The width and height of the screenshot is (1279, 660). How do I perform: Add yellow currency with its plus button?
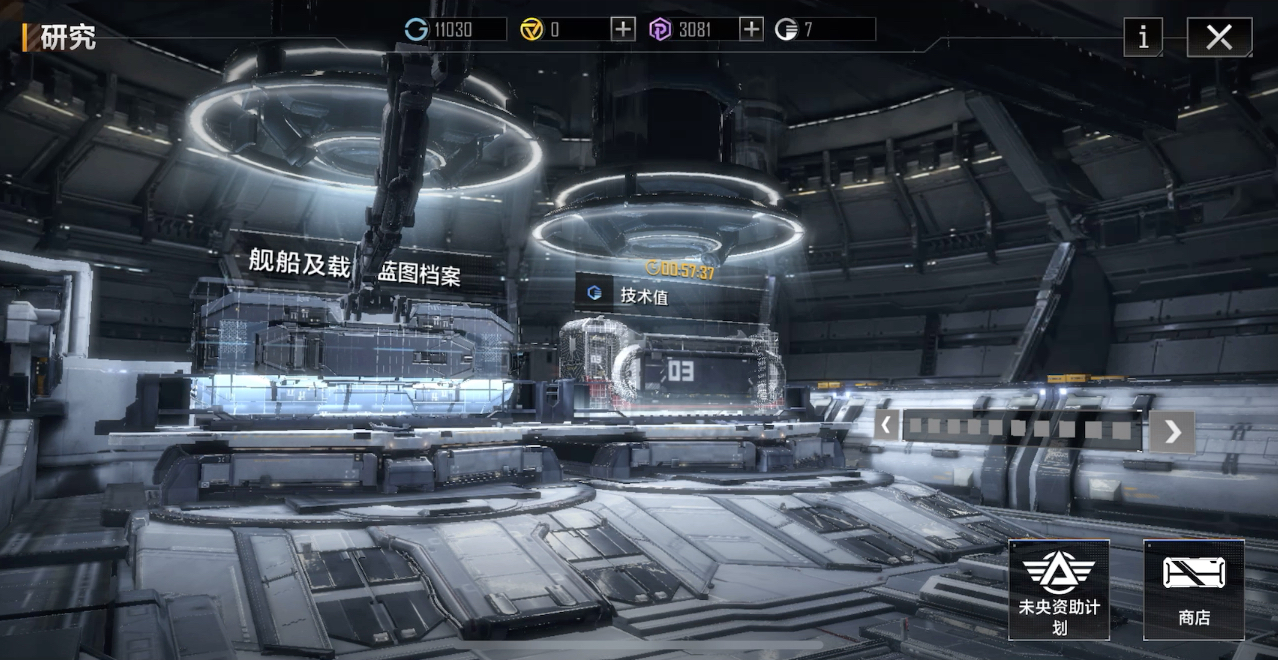point(623,29)
